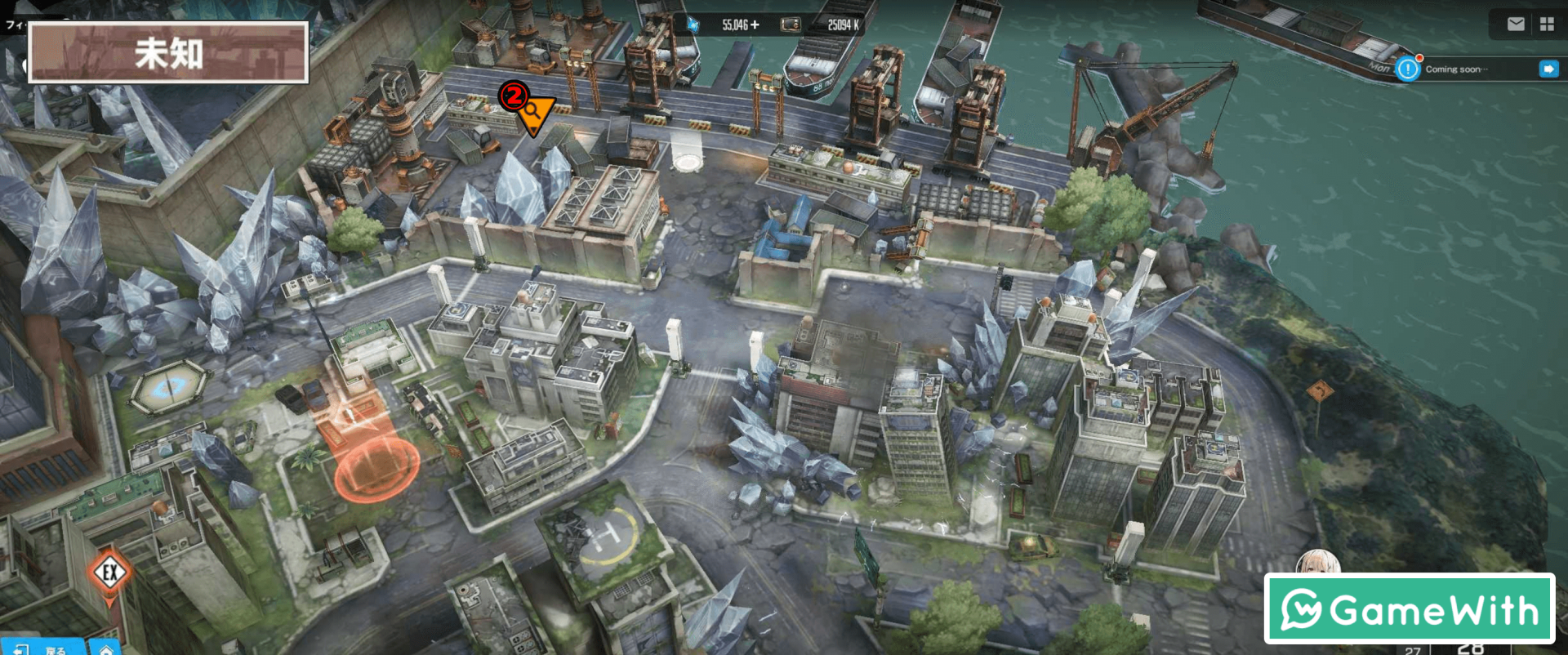Click the blue arrow beside Coming soon
The width and height of the screenshot is (1568, 655).
pos(1548,69)
